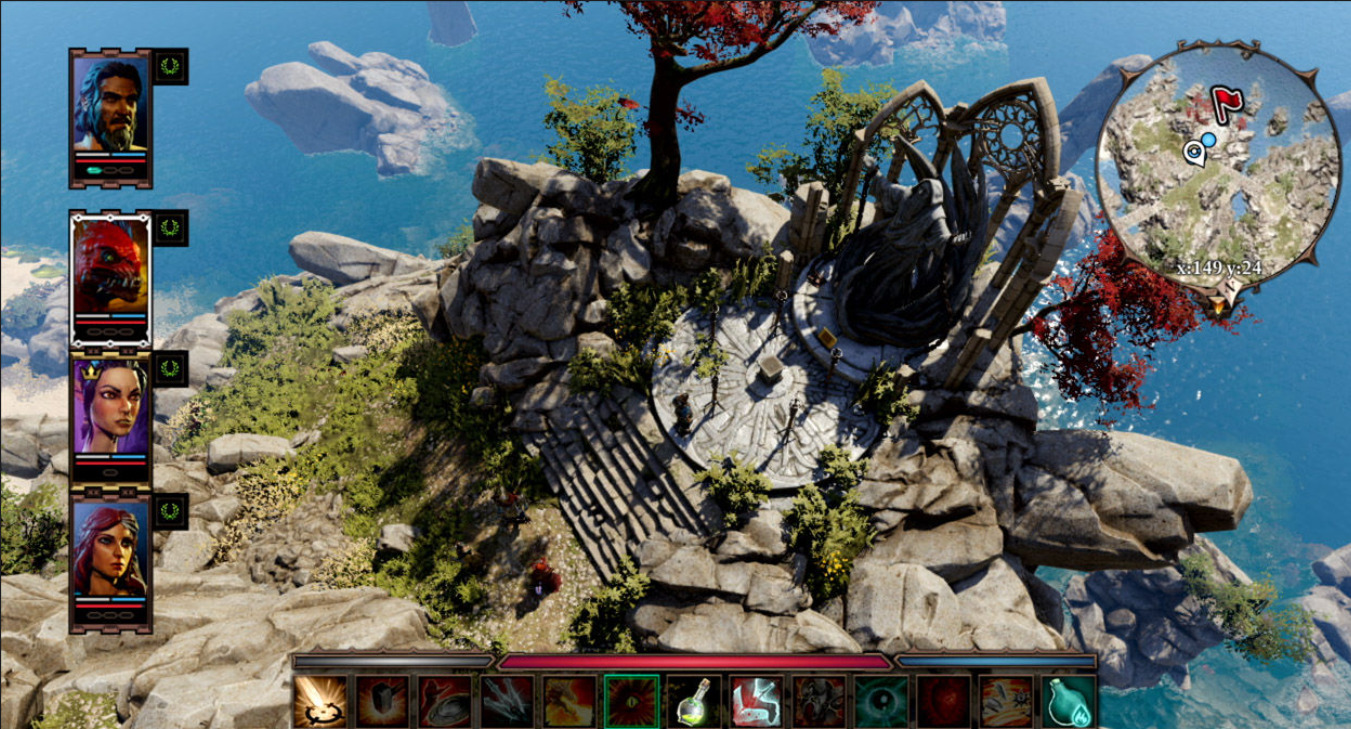Use the hammer strike skill
1351x729 pixels.
pyautogui.click(x=383, y=702)
